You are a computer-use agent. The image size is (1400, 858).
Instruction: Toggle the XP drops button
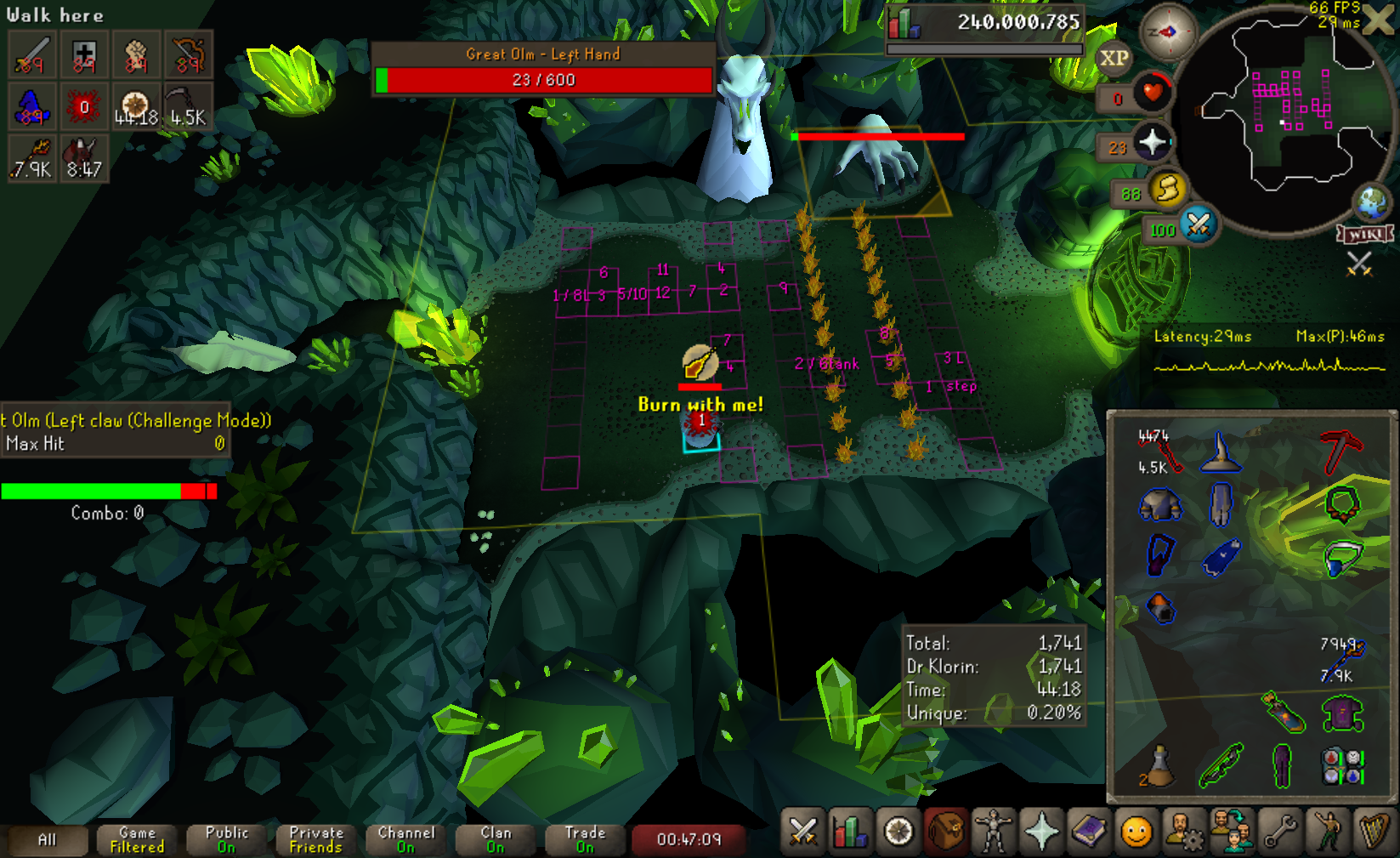[1114, 59]
